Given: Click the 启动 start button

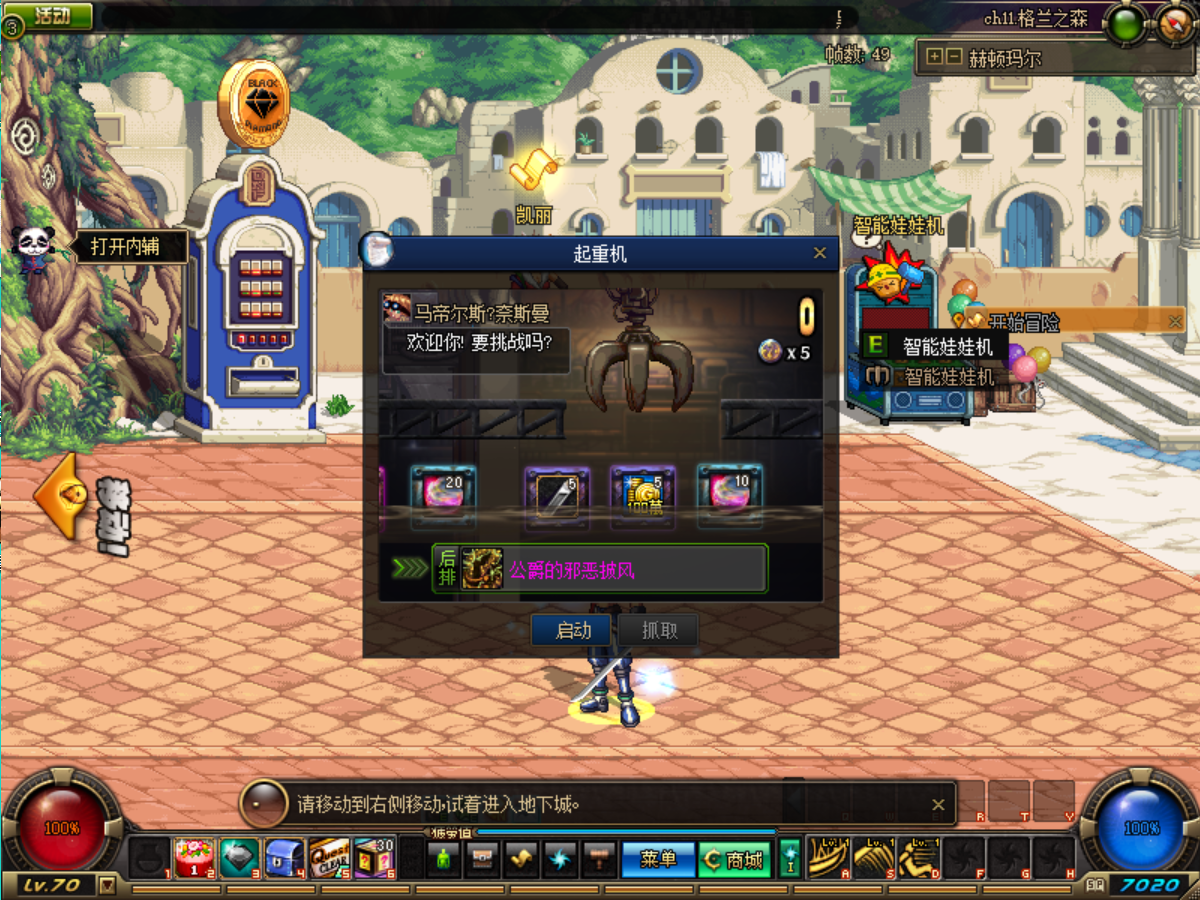Looking at the screenshot, I should point(573,630).
